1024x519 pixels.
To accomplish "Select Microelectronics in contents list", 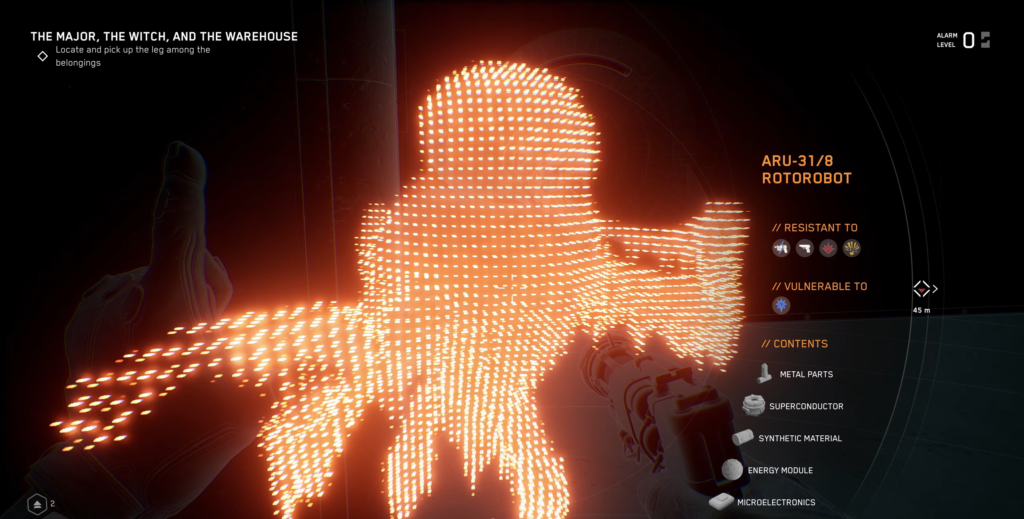I will coord(775,502).
